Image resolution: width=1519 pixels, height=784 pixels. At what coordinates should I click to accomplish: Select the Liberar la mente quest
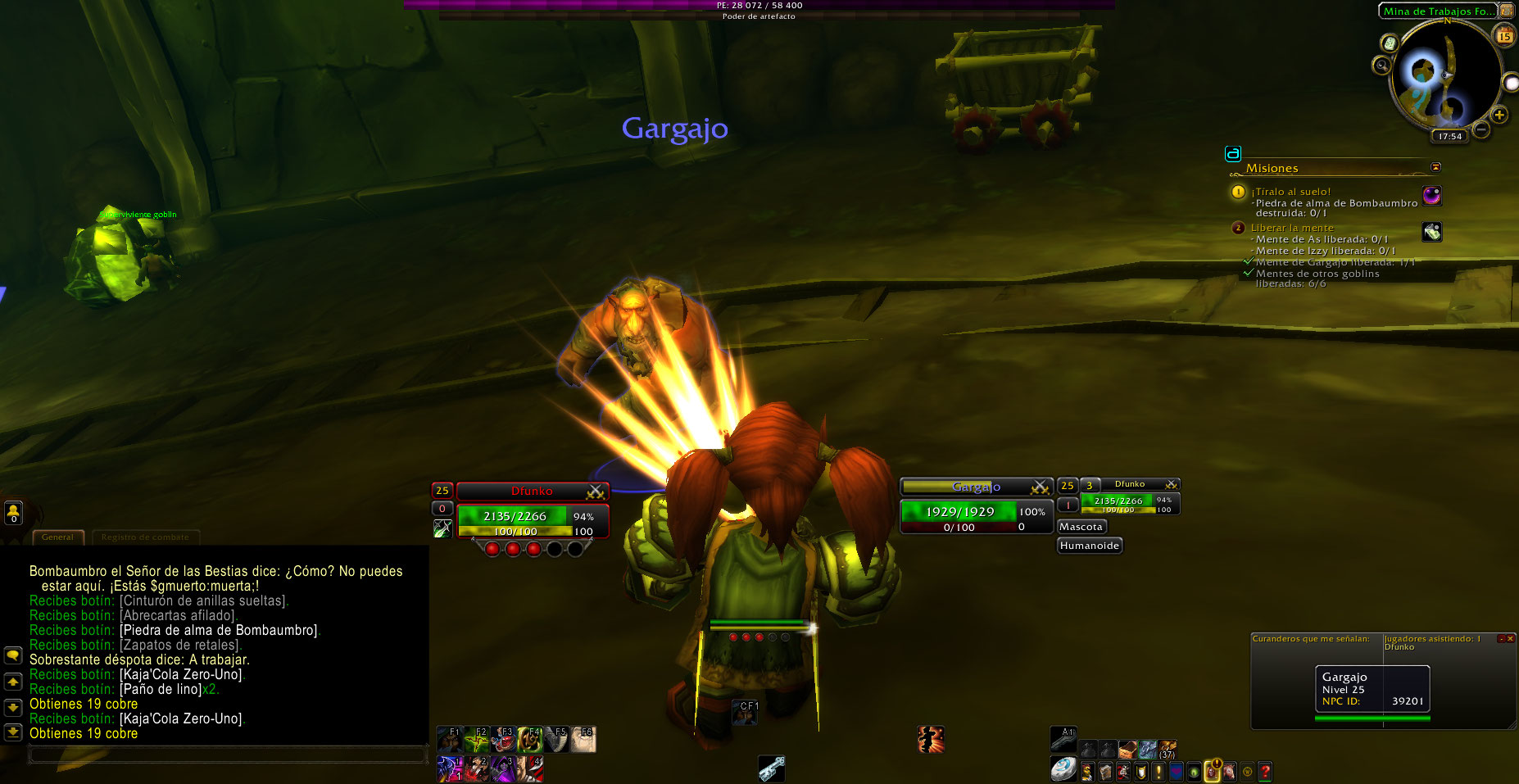(x=1292, y=228)
